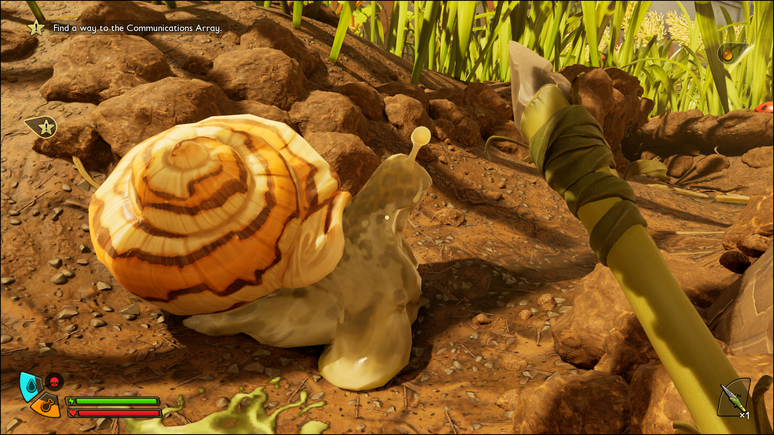
Task: Click the orange hunger meter icon
Action: (x=45, y=405)
